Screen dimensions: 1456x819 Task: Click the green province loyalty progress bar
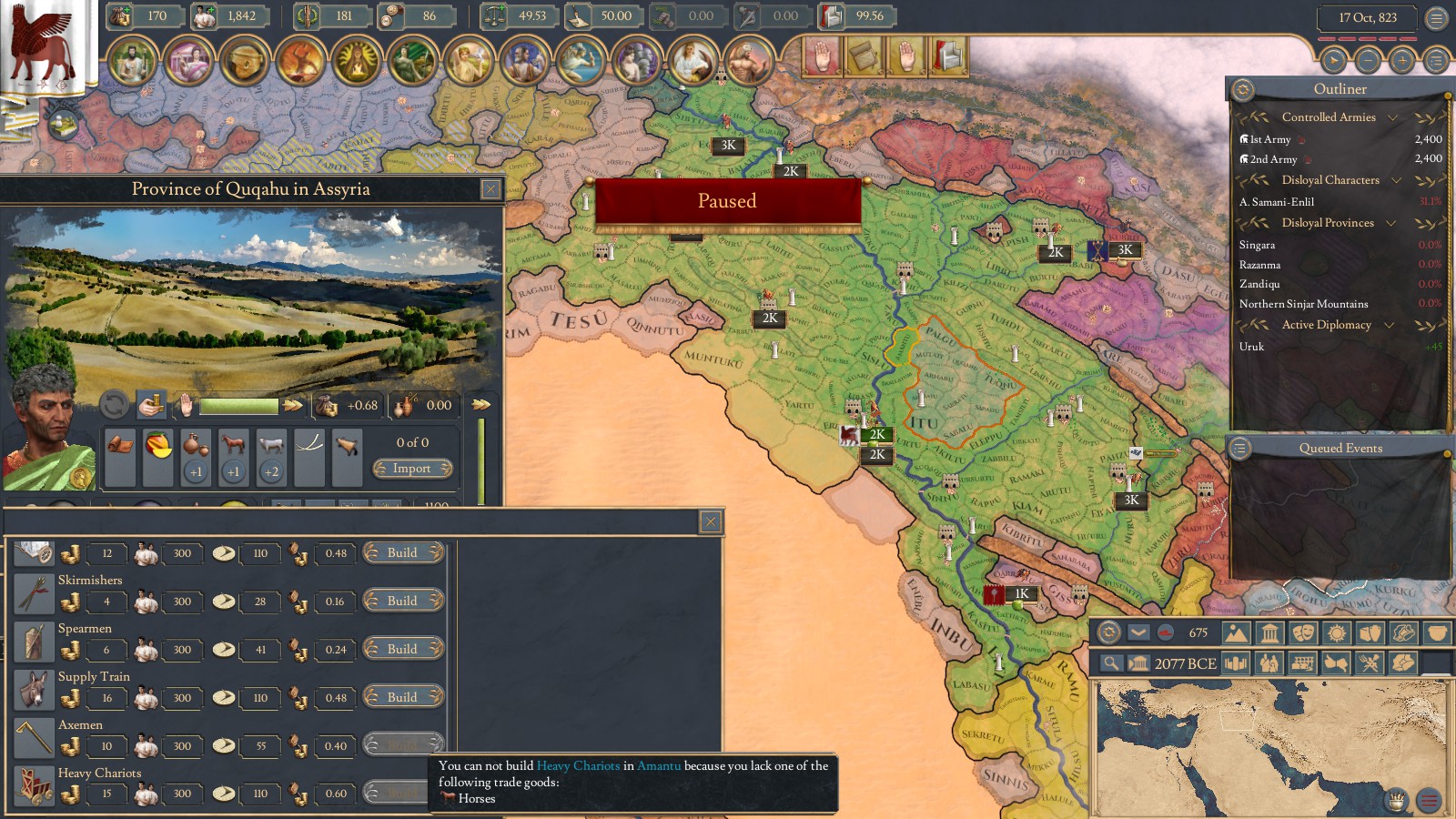click(x=238, y=404)
